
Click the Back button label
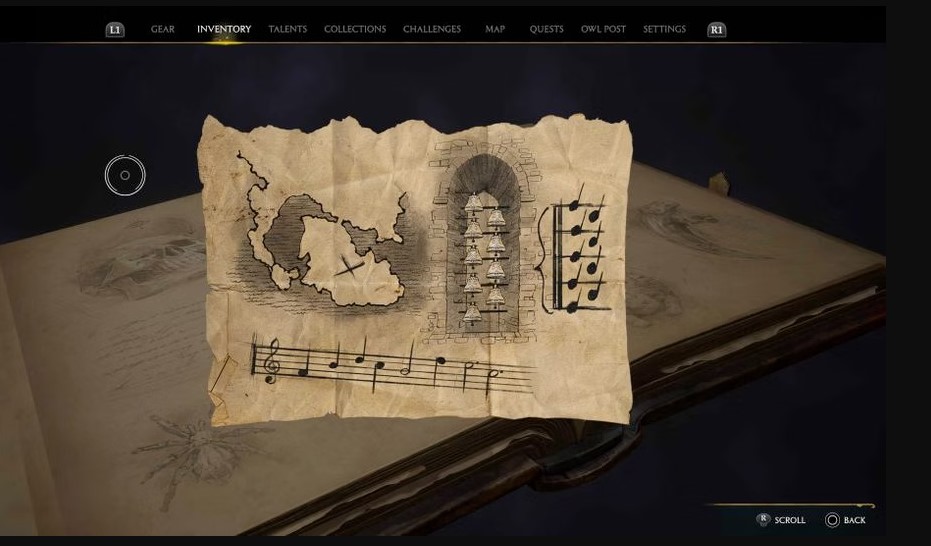point(853,520)
